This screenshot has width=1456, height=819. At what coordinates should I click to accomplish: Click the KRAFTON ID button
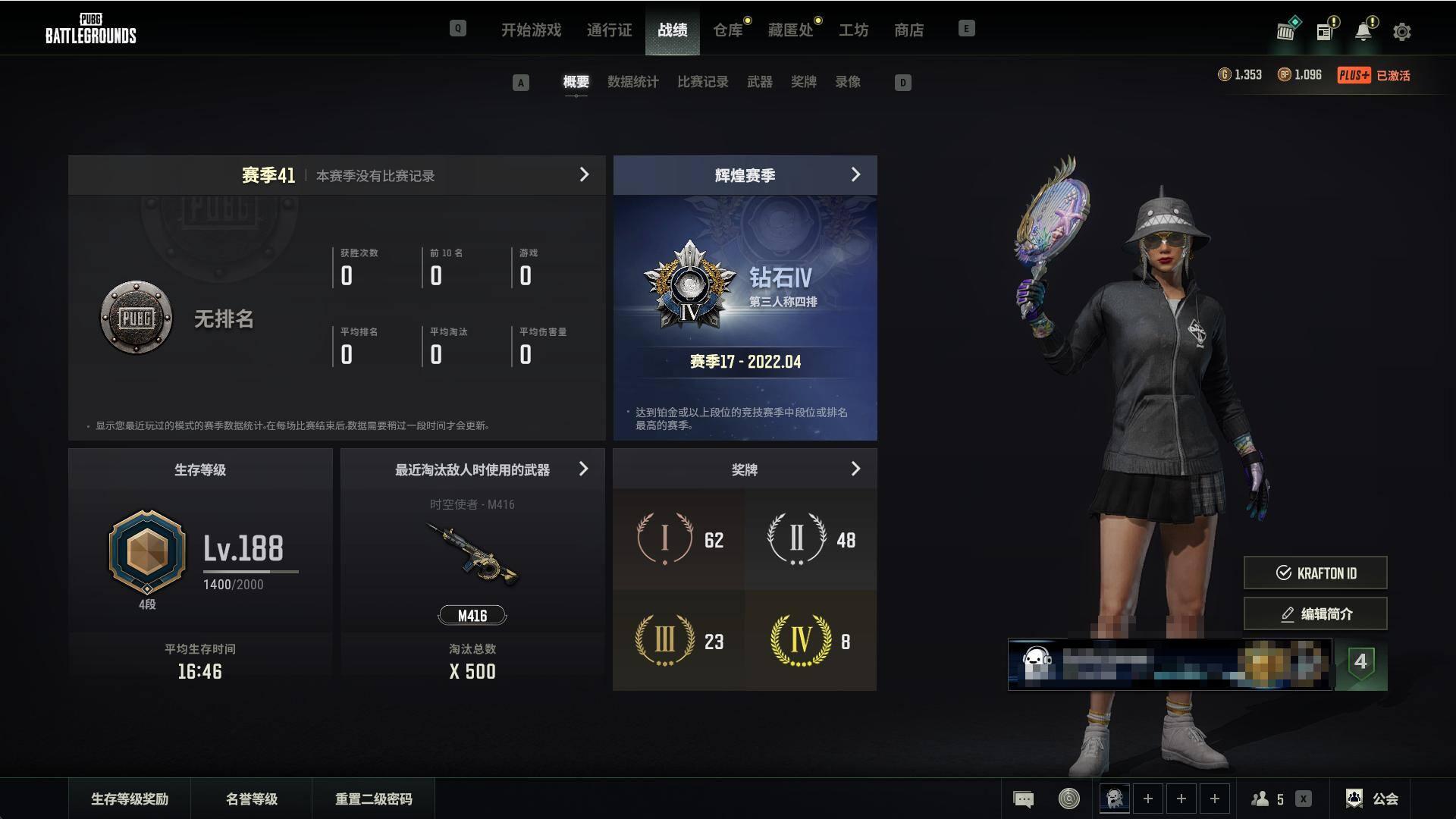click(1315, 573)
